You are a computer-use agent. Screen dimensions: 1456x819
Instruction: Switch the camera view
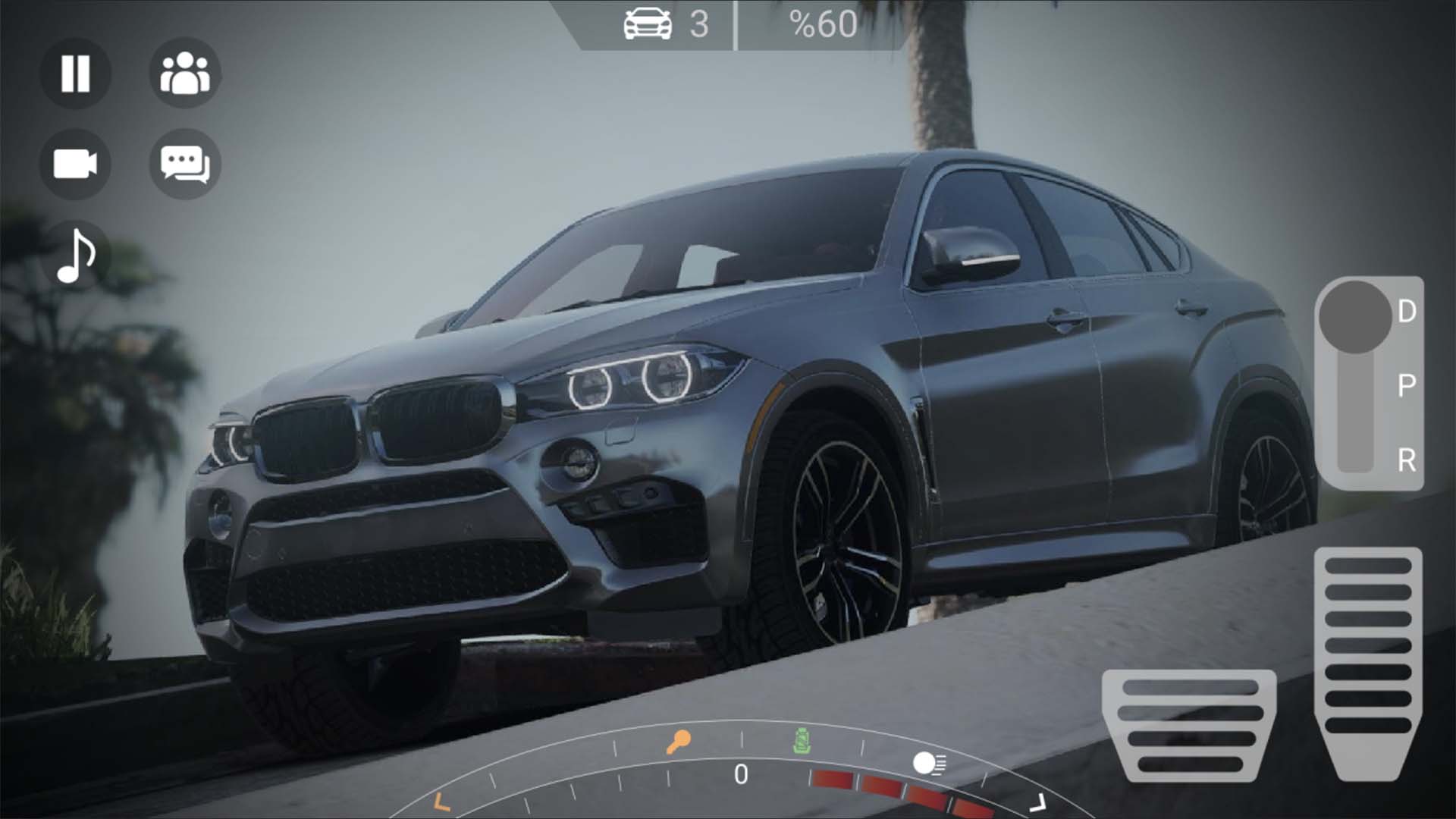[x=75, y=165]
